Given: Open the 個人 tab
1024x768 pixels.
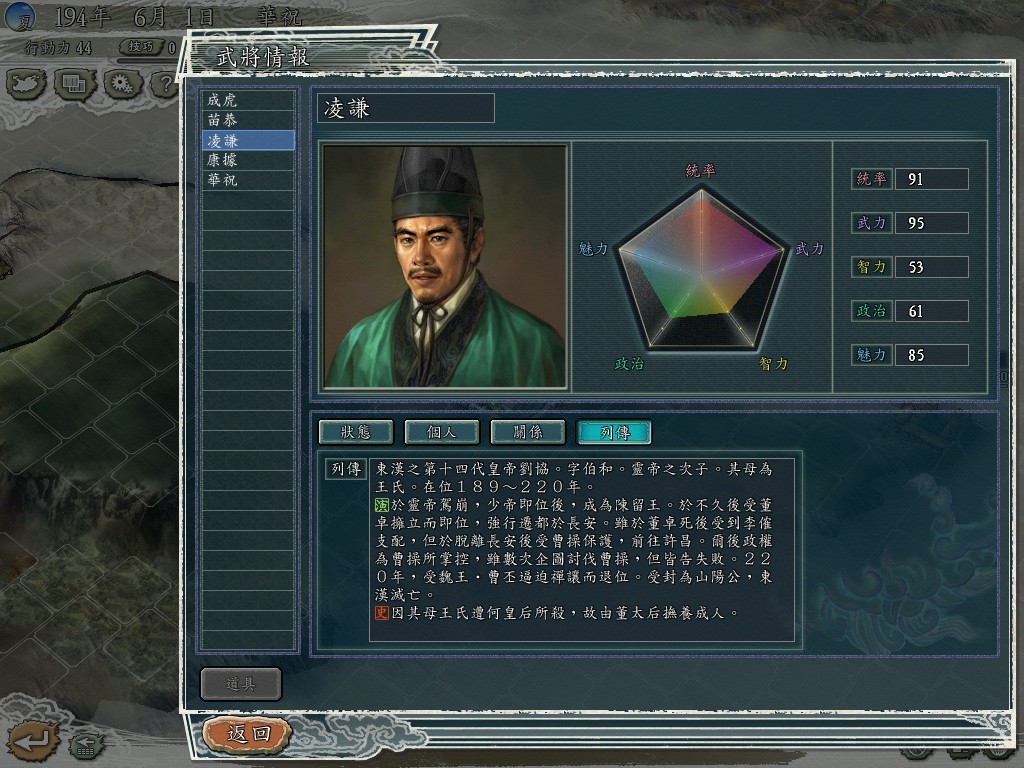Looking at the screenshot, I should tap(441, 432).
